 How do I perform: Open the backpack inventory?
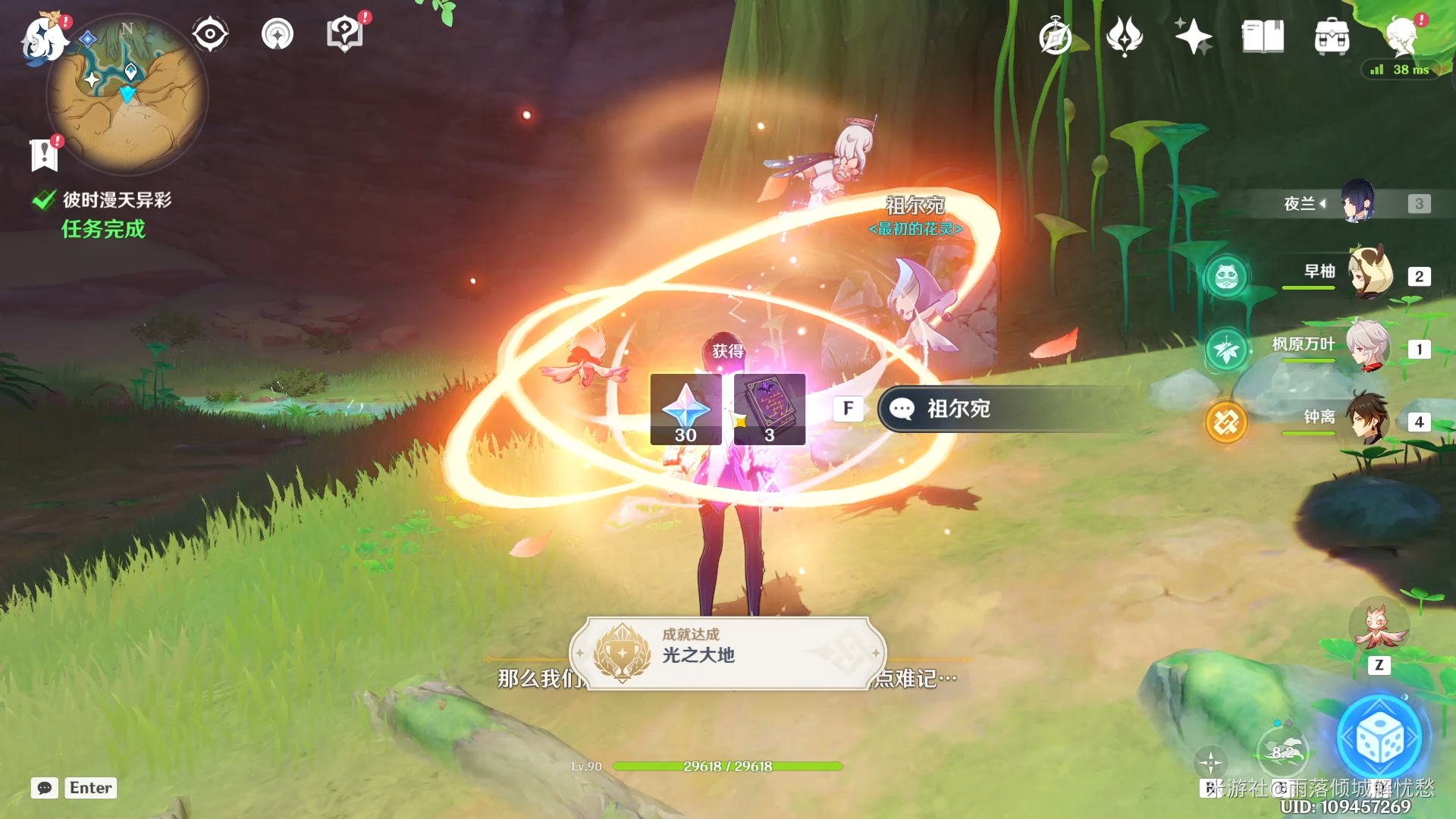pyautogui.click(x=1332, y=36)
